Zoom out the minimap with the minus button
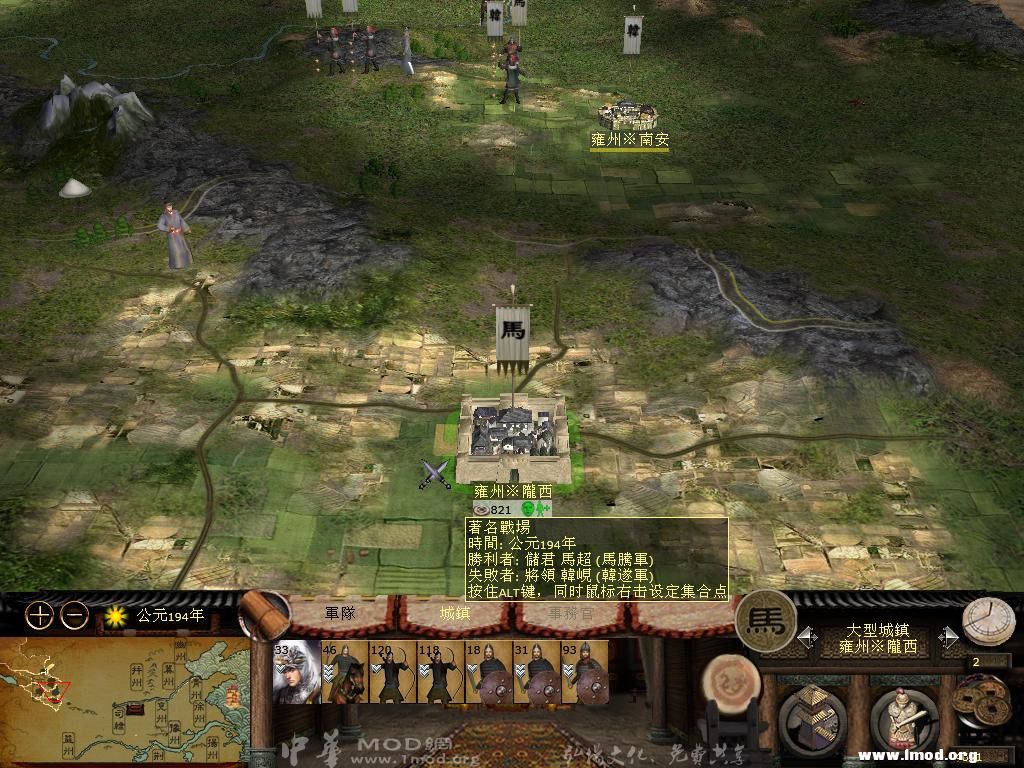The width and height of the screenshot is (1024, 768). pos(74,616)
